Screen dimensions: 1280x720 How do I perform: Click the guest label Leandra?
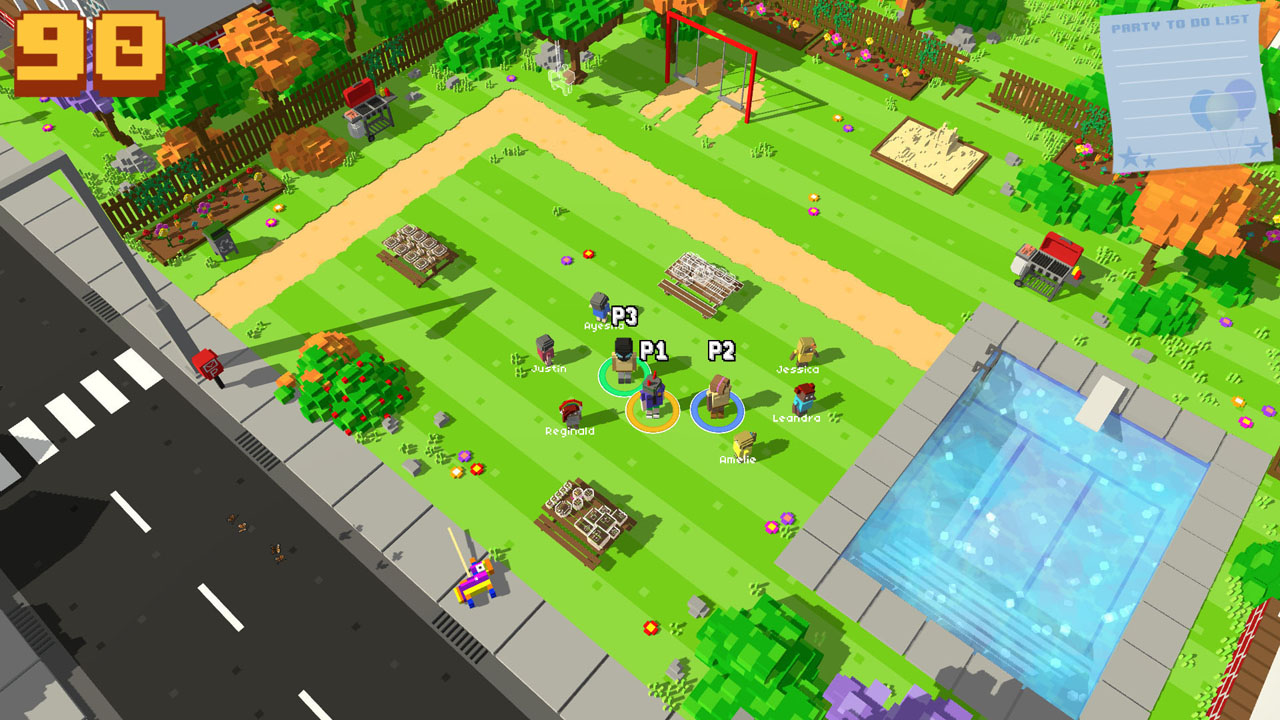(795, 416)
